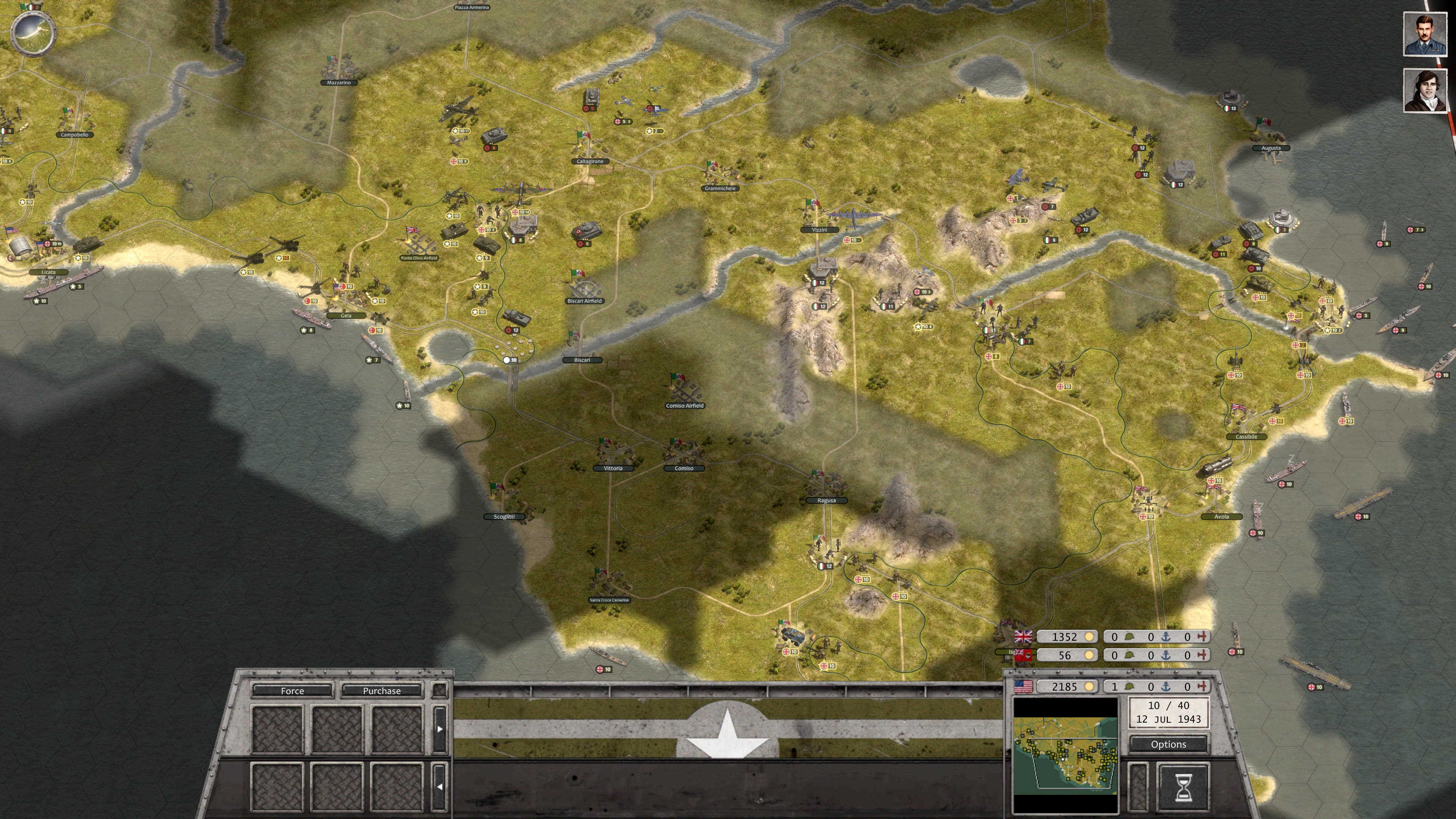Viewport: 1456px width, 819px height.
Task: Click the small square button beside Purchase
Action: pyautogui.click(x=440, y=690)
